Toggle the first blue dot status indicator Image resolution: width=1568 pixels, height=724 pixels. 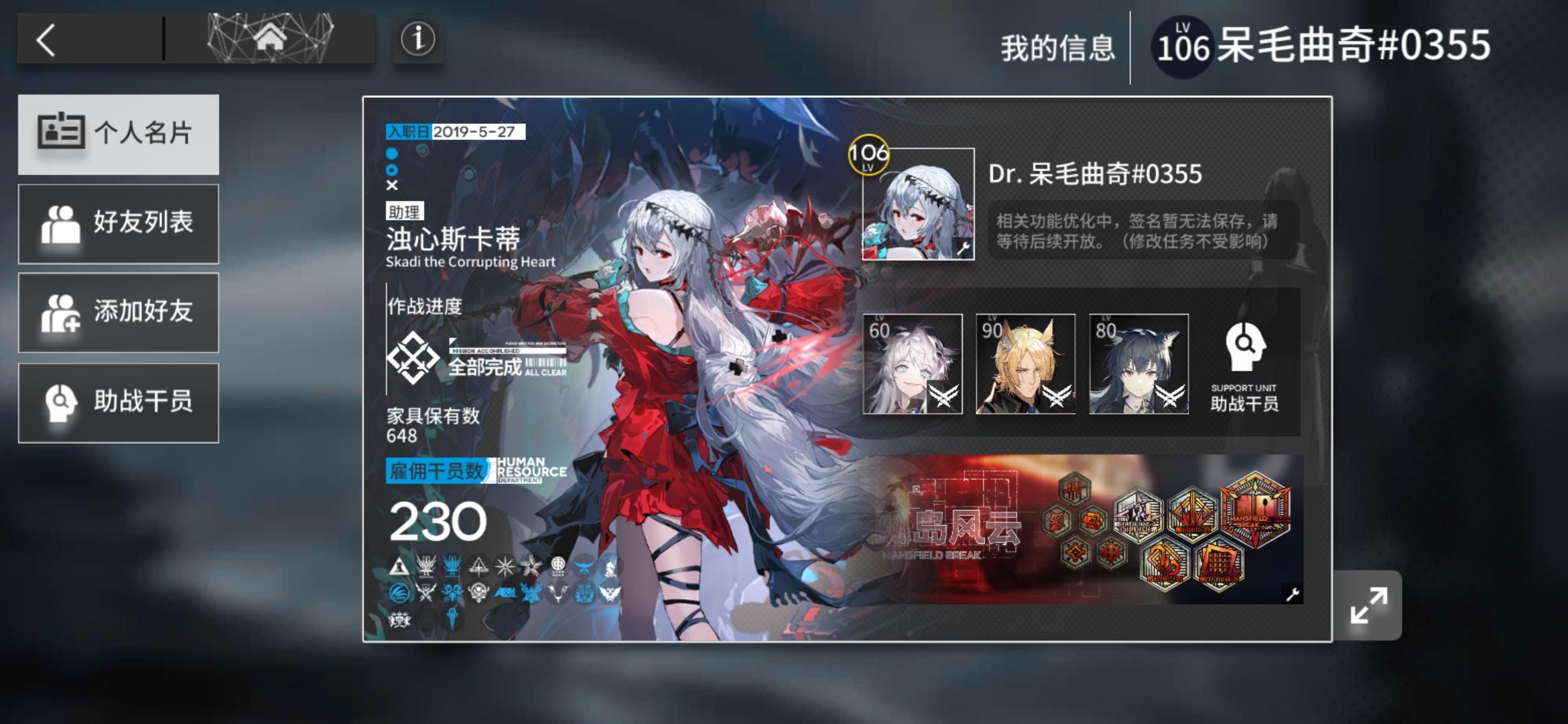pos(392,155)
